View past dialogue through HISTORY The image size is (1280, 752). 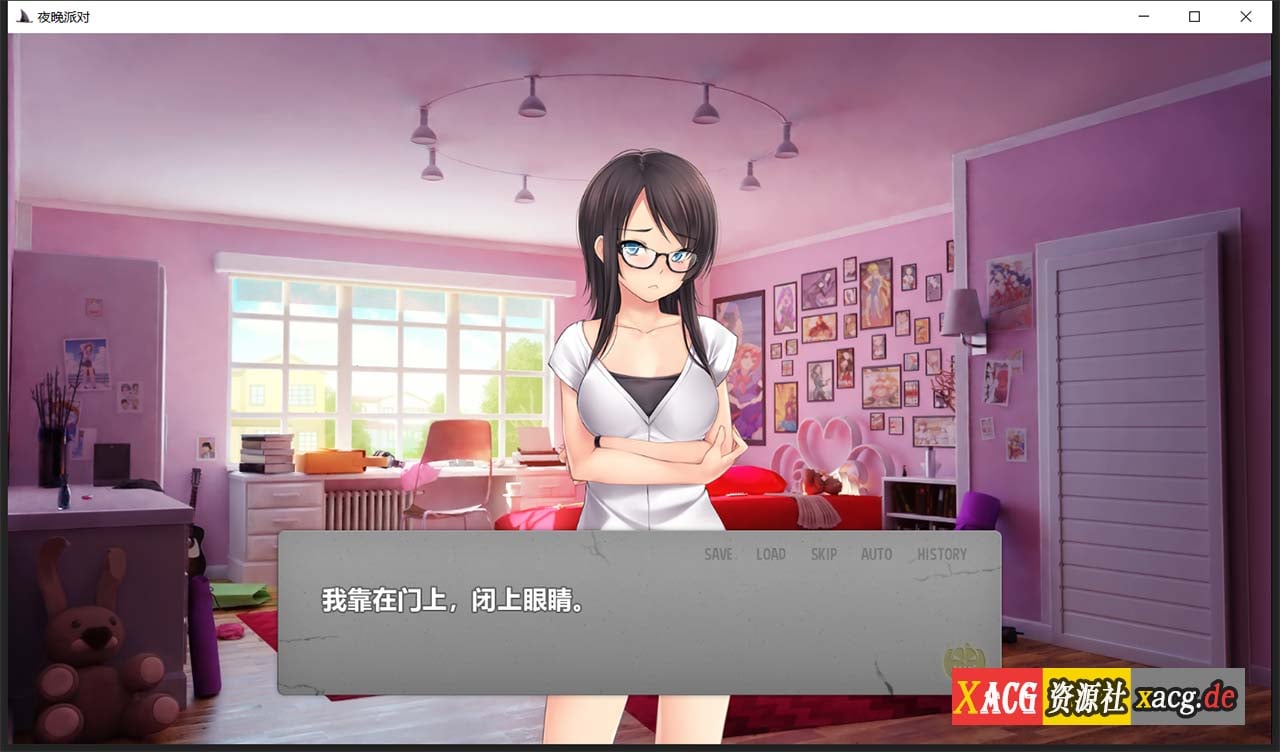coord(942,553)
